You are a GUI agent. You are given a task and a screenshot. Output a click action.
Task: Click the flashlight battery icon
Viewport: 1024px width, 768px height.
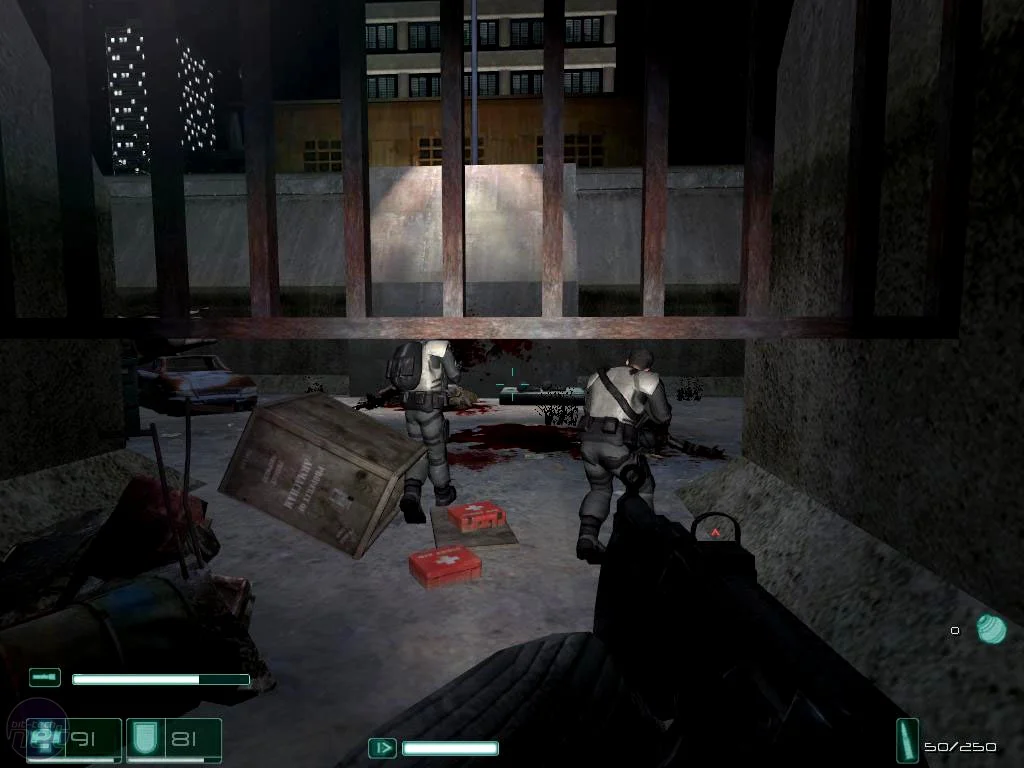click(x=45, y=678)
